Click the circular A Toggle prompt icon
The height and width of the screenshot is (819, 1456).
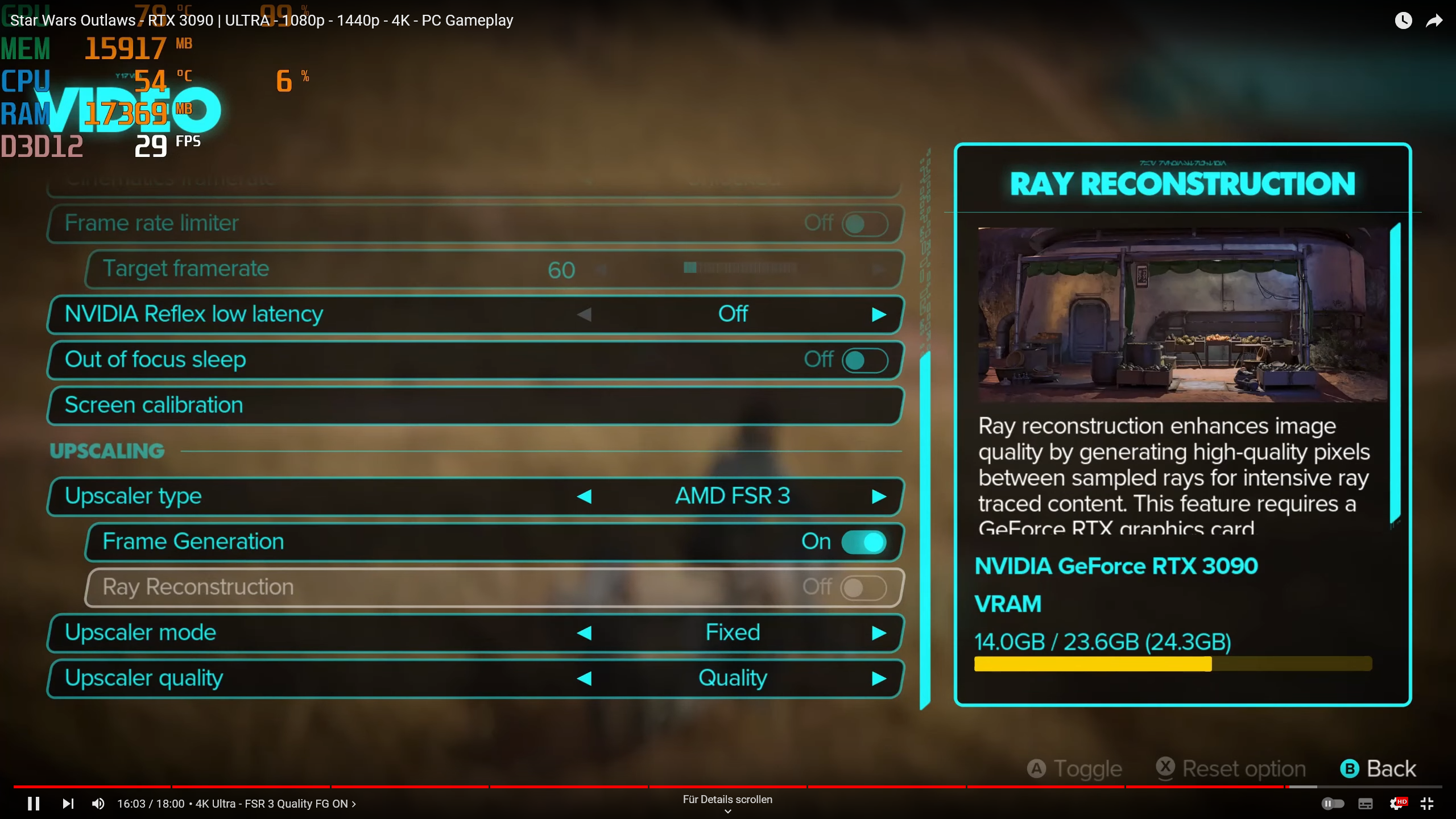point(1037,768)
